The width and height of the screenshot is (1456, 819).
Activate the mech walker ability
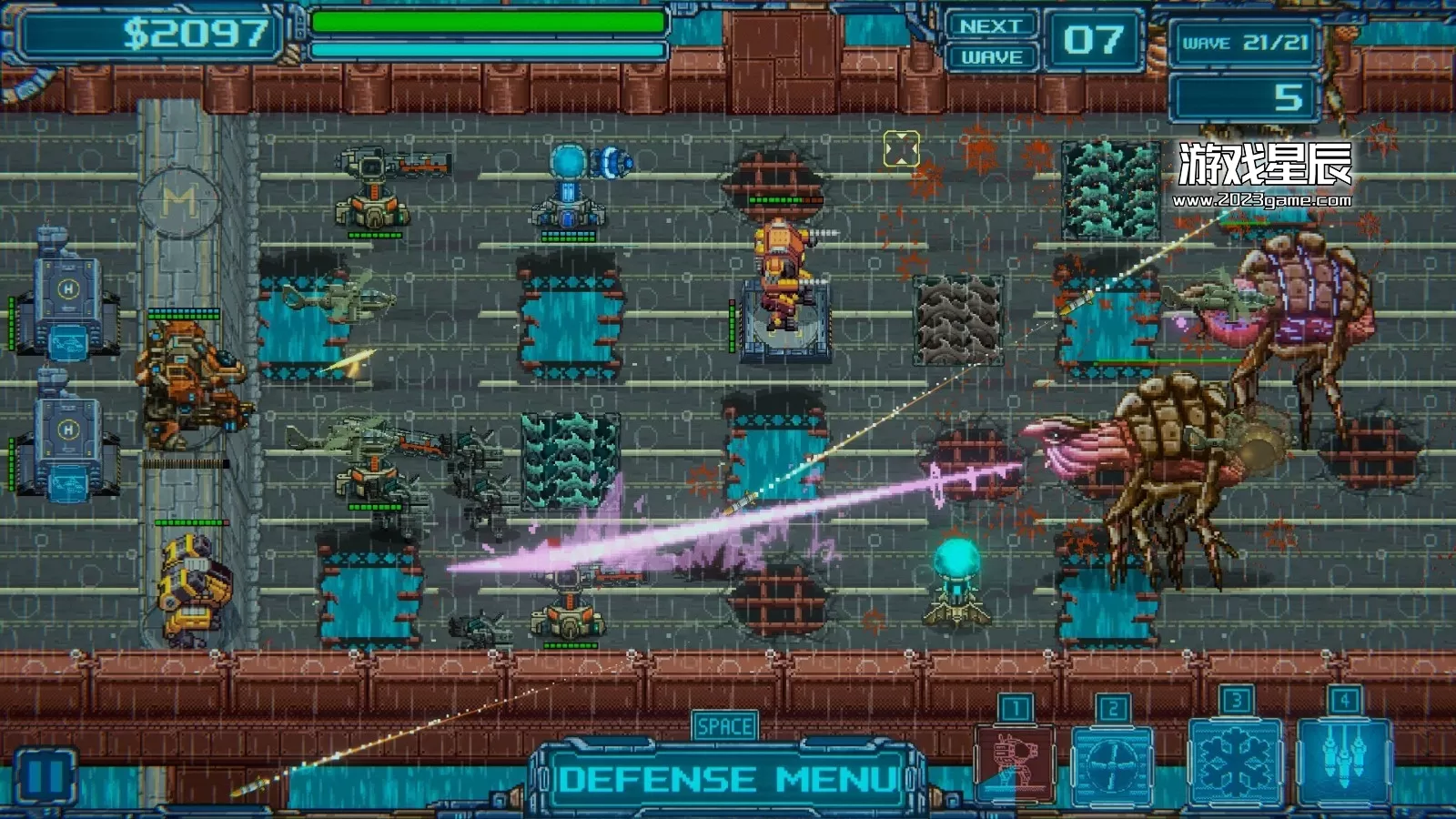(1014, 763)
